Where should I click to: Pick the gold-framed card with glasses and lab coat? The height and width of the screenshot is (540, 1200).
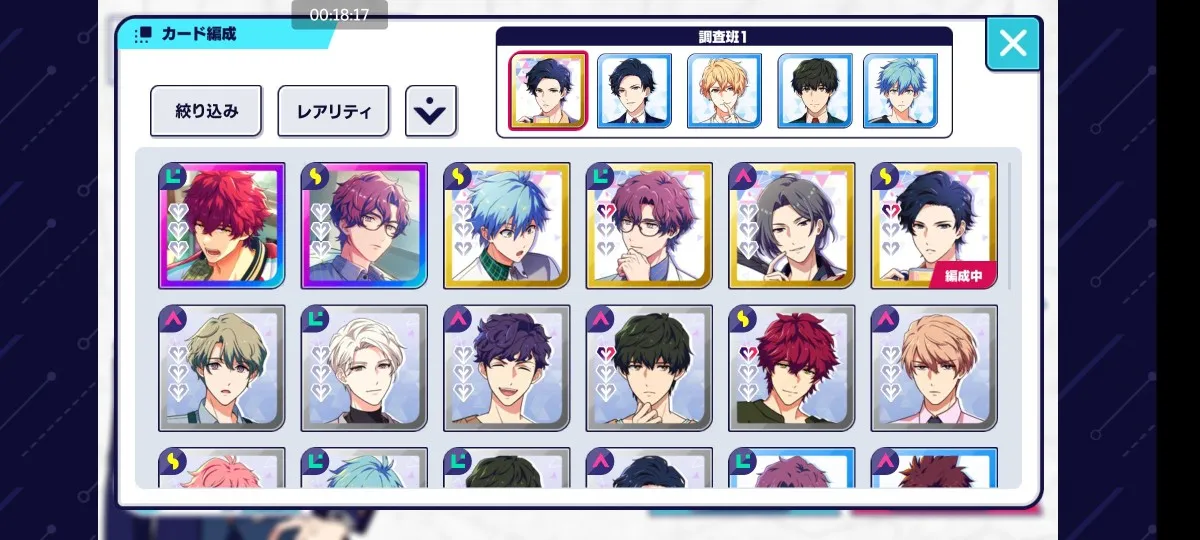[649, 225]
